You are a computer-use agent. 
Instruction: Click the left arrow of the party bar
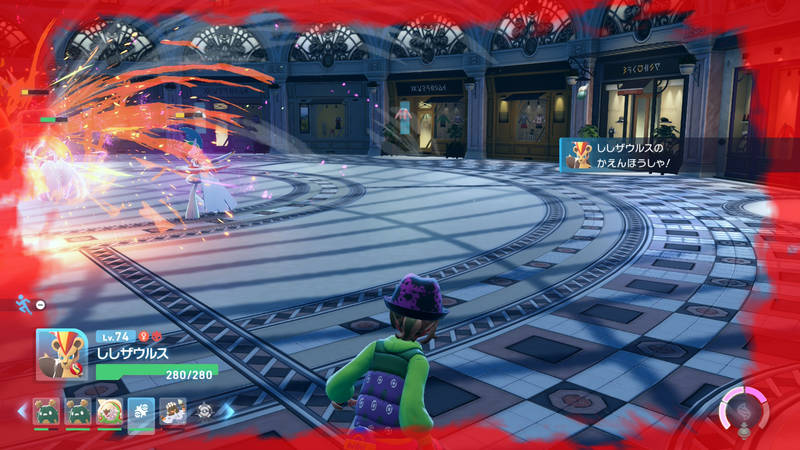22,412
